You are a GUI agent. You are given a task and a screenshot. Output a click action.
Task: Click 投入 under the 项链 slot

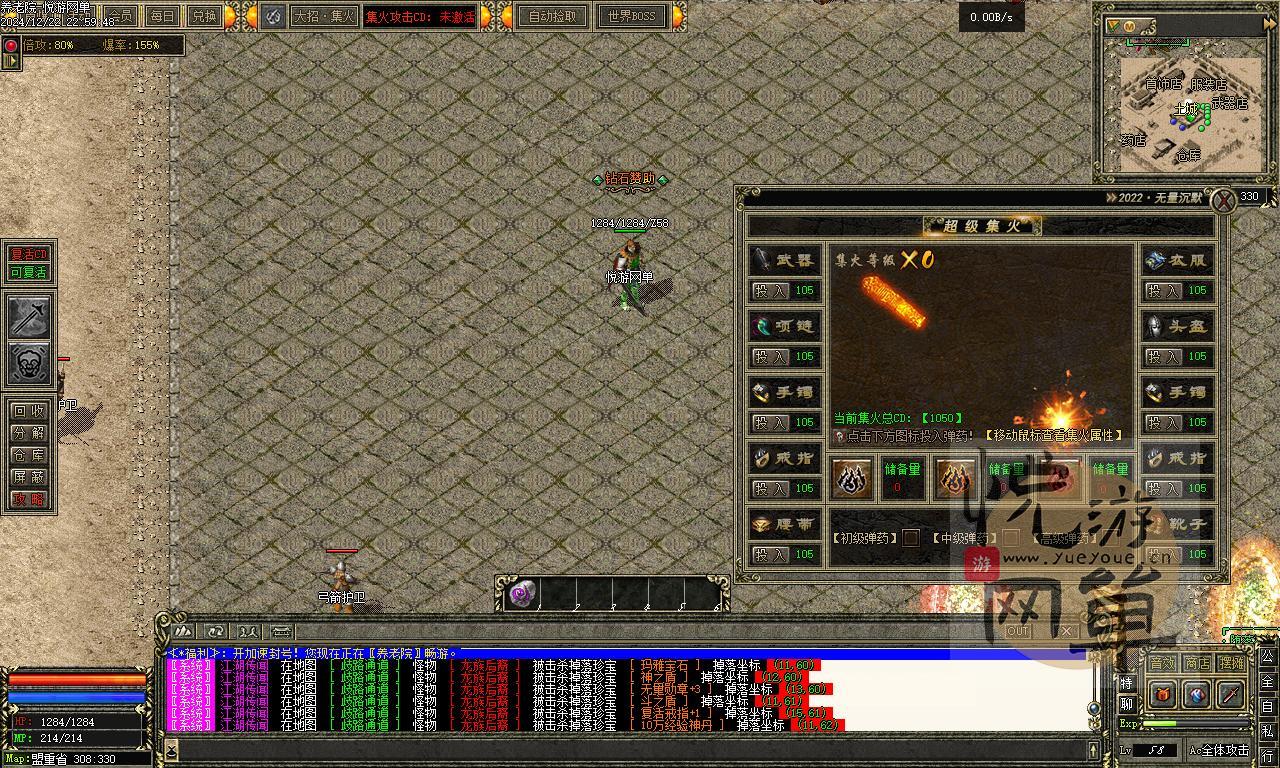(771, 357)
